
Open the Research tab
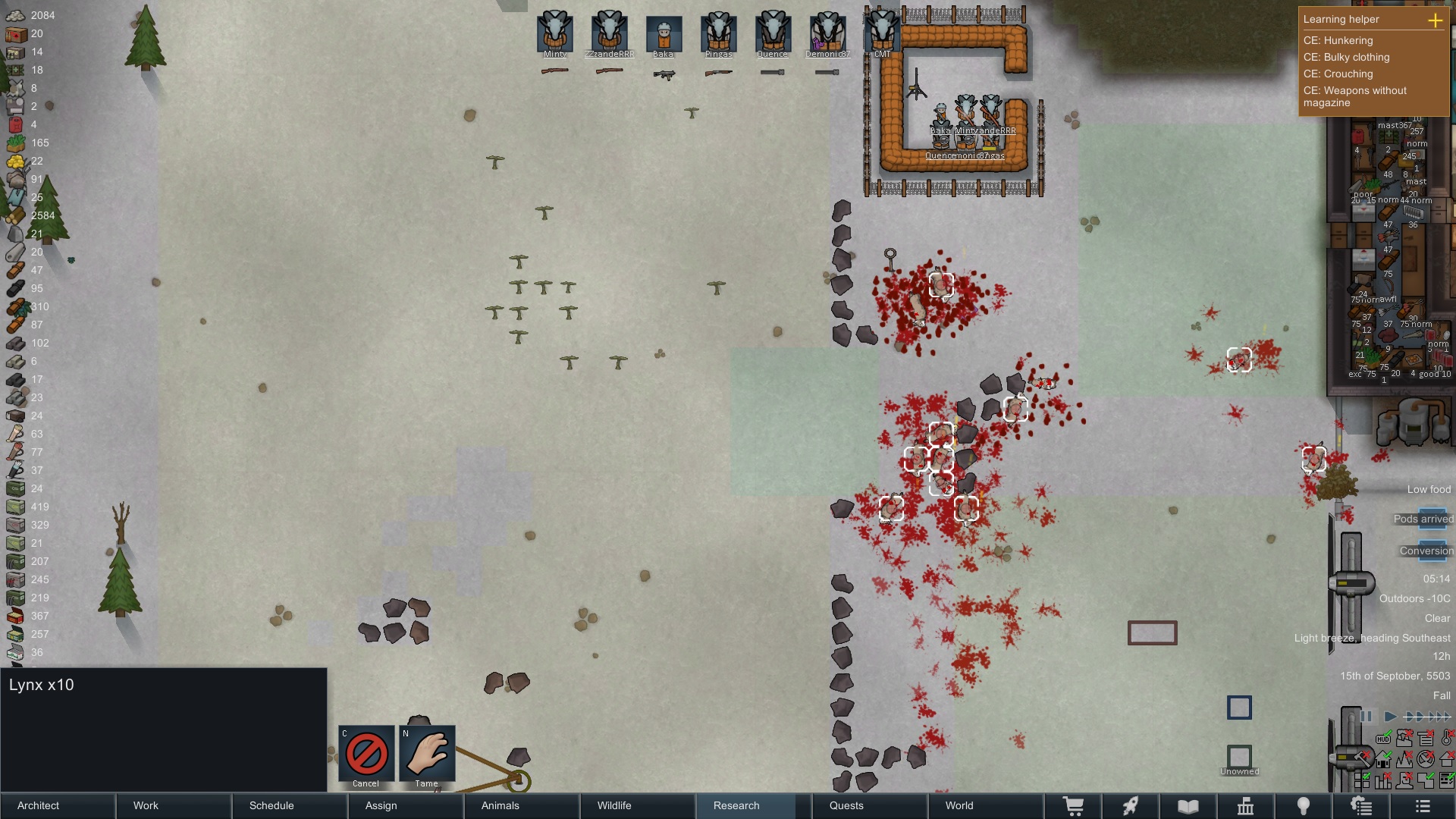click(753, 805)
